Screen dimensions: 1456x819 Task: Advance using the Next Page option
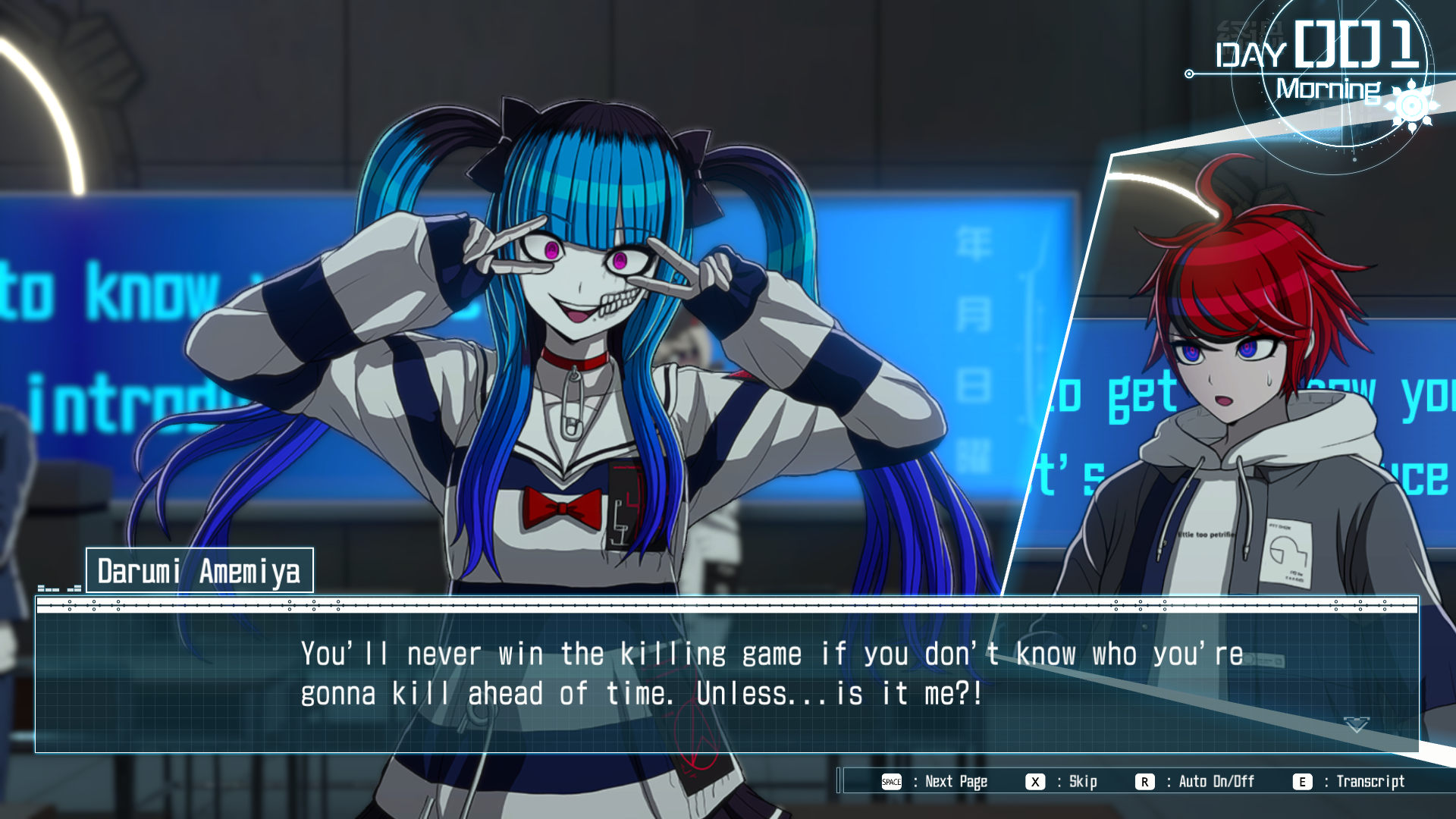[x=936, y=782]
